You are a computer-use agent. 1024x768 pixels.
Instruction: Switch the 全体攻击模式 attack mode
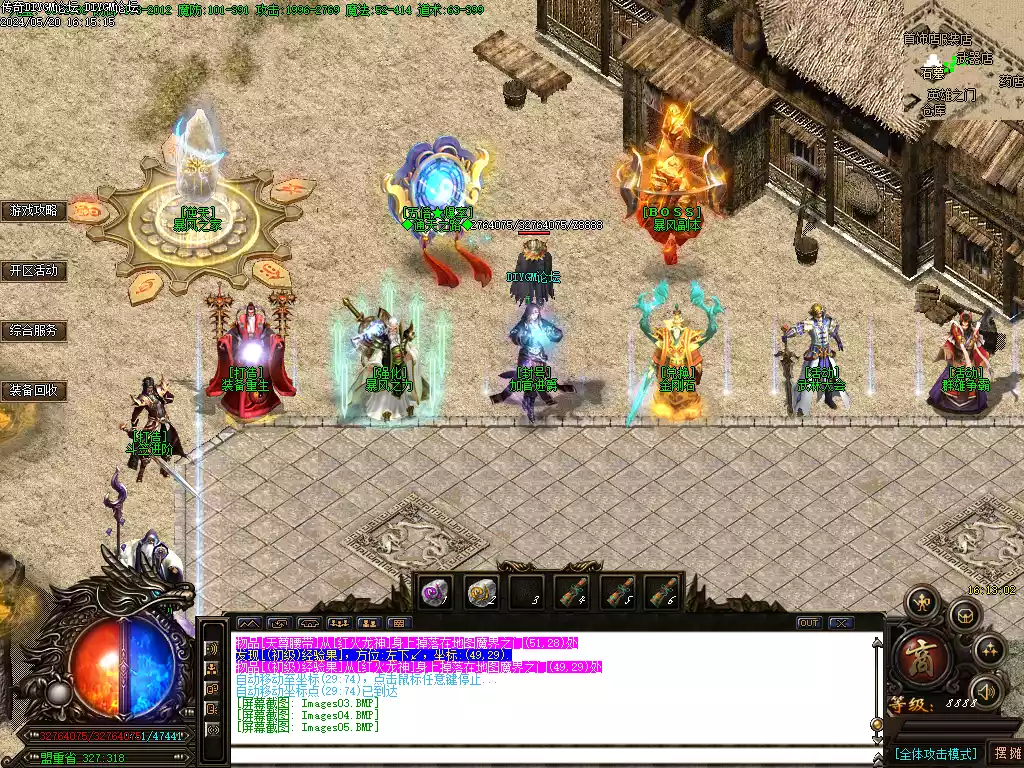(x=936, y=753)
